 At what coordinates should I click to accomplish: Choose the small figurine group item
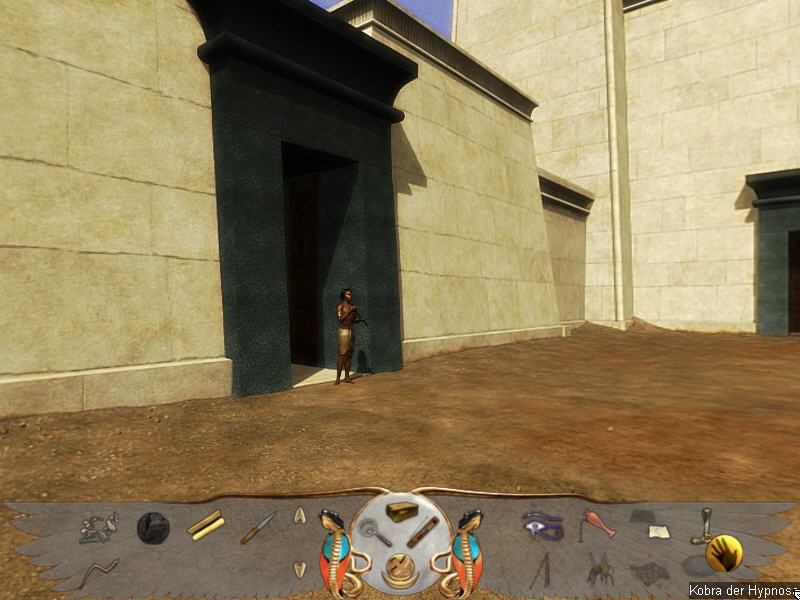(99, 527)
